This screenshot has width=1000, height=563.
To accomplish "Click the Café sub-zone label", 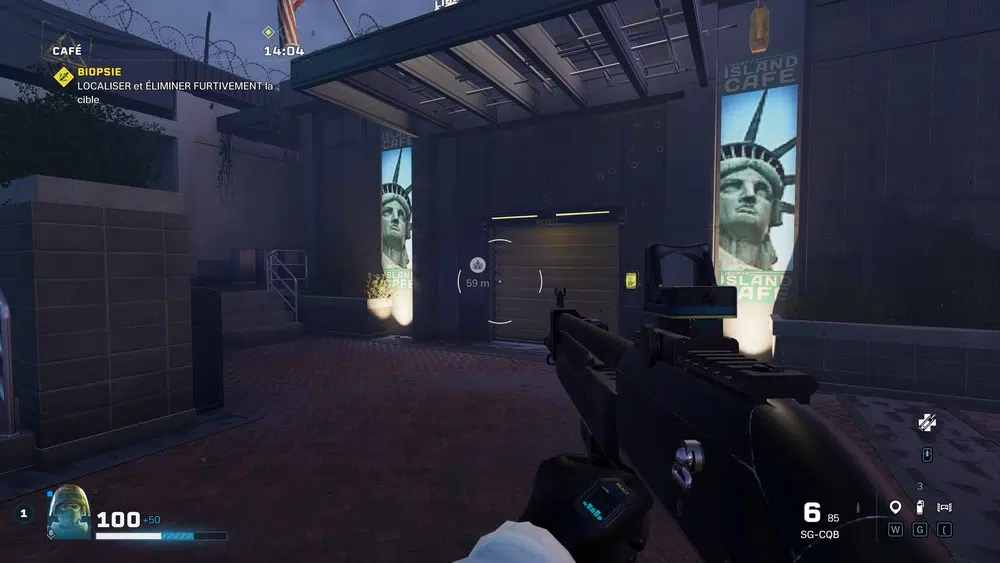I will (x=65, y=49).
